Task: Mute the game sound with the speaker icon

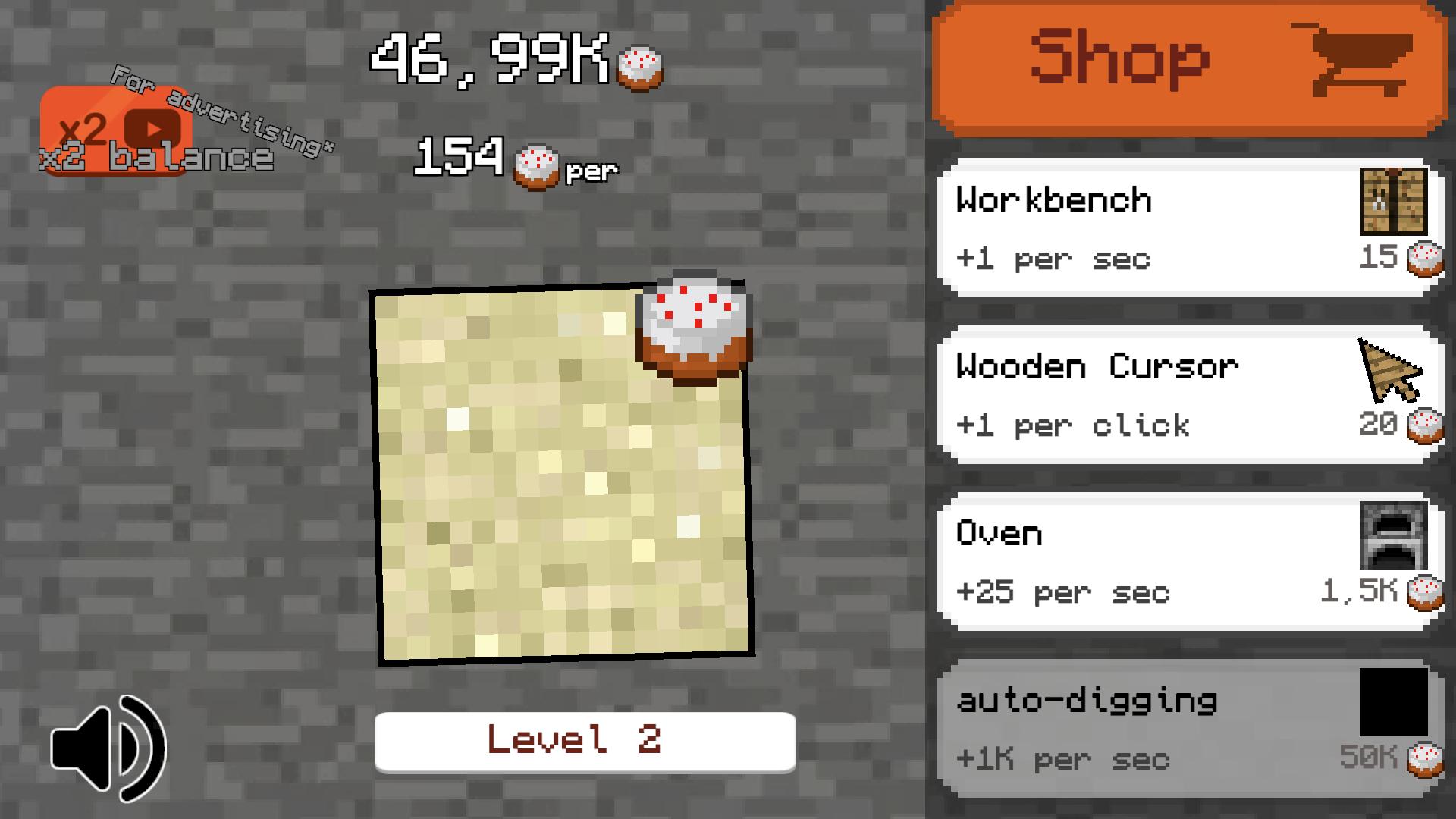Action: pos(108,747)
